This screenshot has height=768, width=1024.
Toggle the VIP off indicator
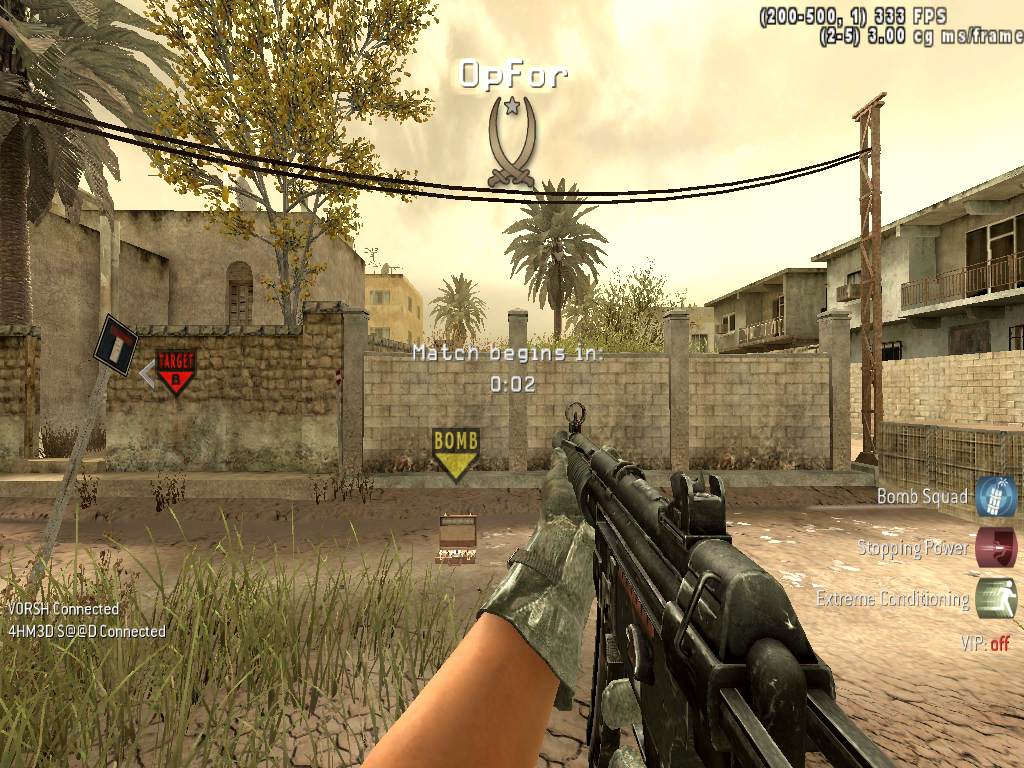[x=985, y=644]
